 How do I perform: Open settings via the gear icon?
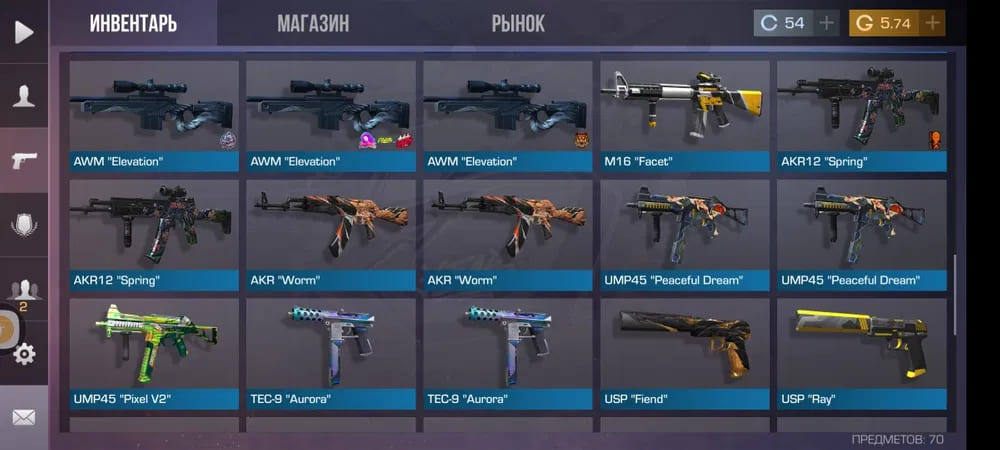coord(24,353)
